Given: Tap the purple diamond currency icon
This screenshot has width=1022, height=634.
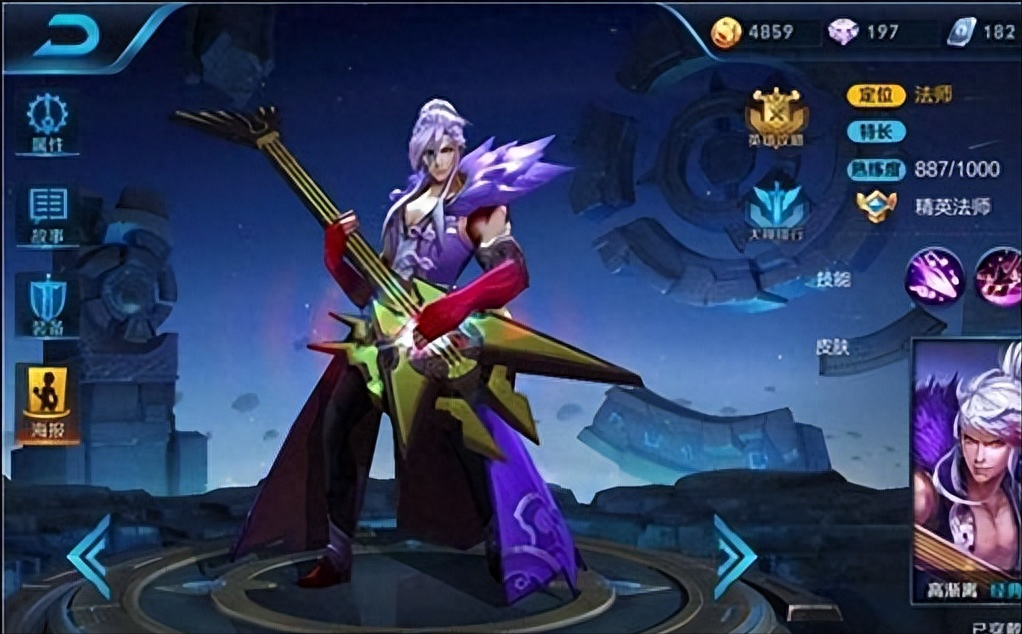Looking at the screenshot, I should point(842,32).
